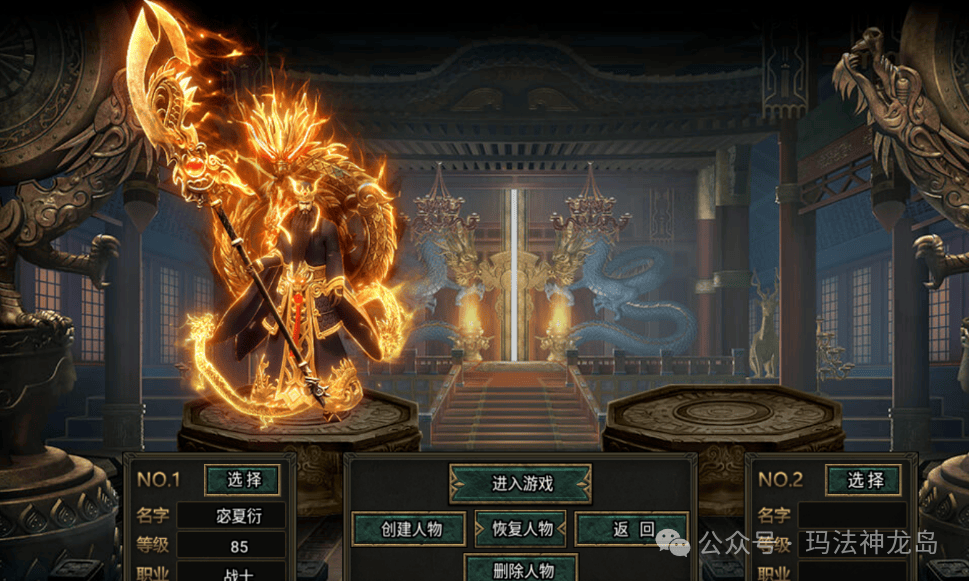Go back with the 返回 button
The width and height of the screenshot is (969, 581).
pos(632,529)
